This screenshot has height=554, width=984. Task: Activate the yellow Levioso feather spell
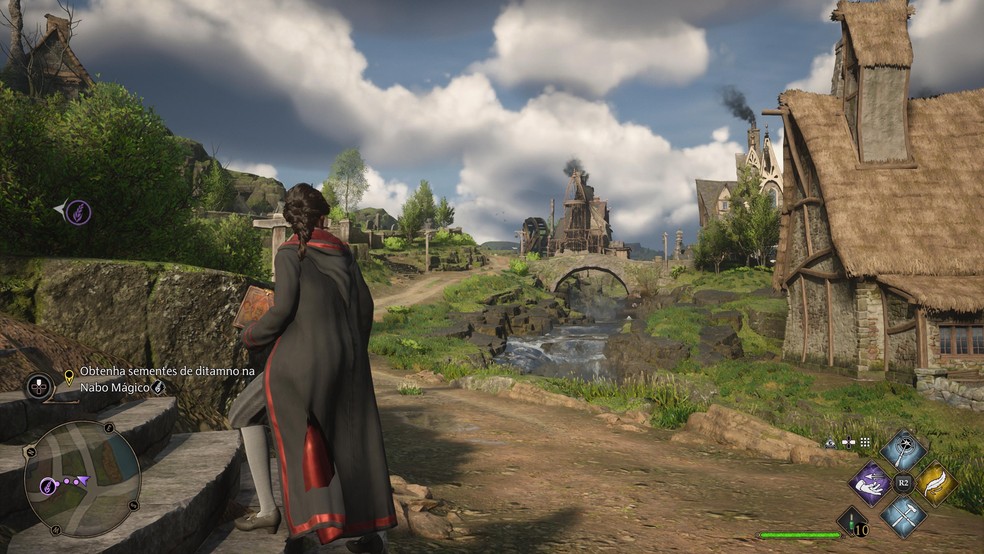(936, 484)
